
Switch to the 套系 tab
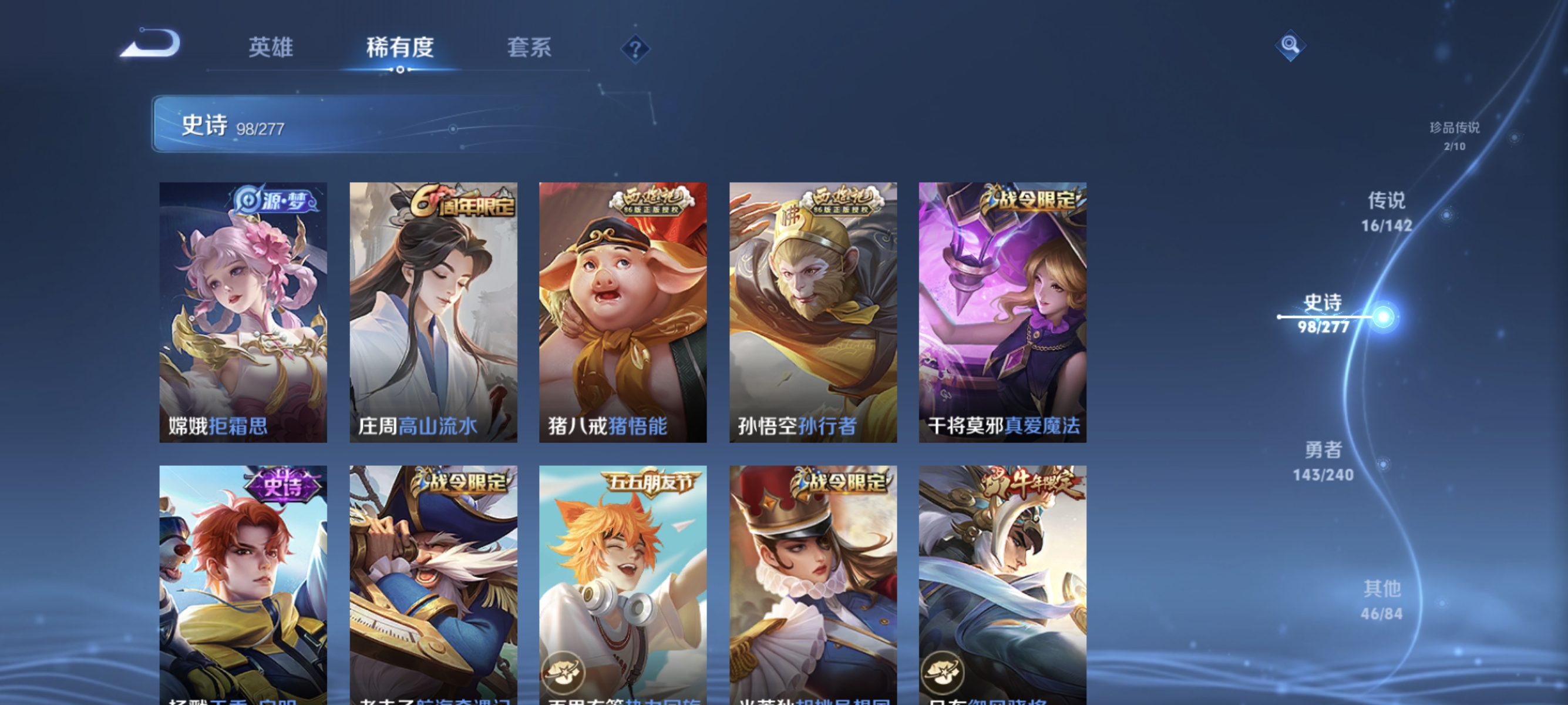(x=529, y=48)
